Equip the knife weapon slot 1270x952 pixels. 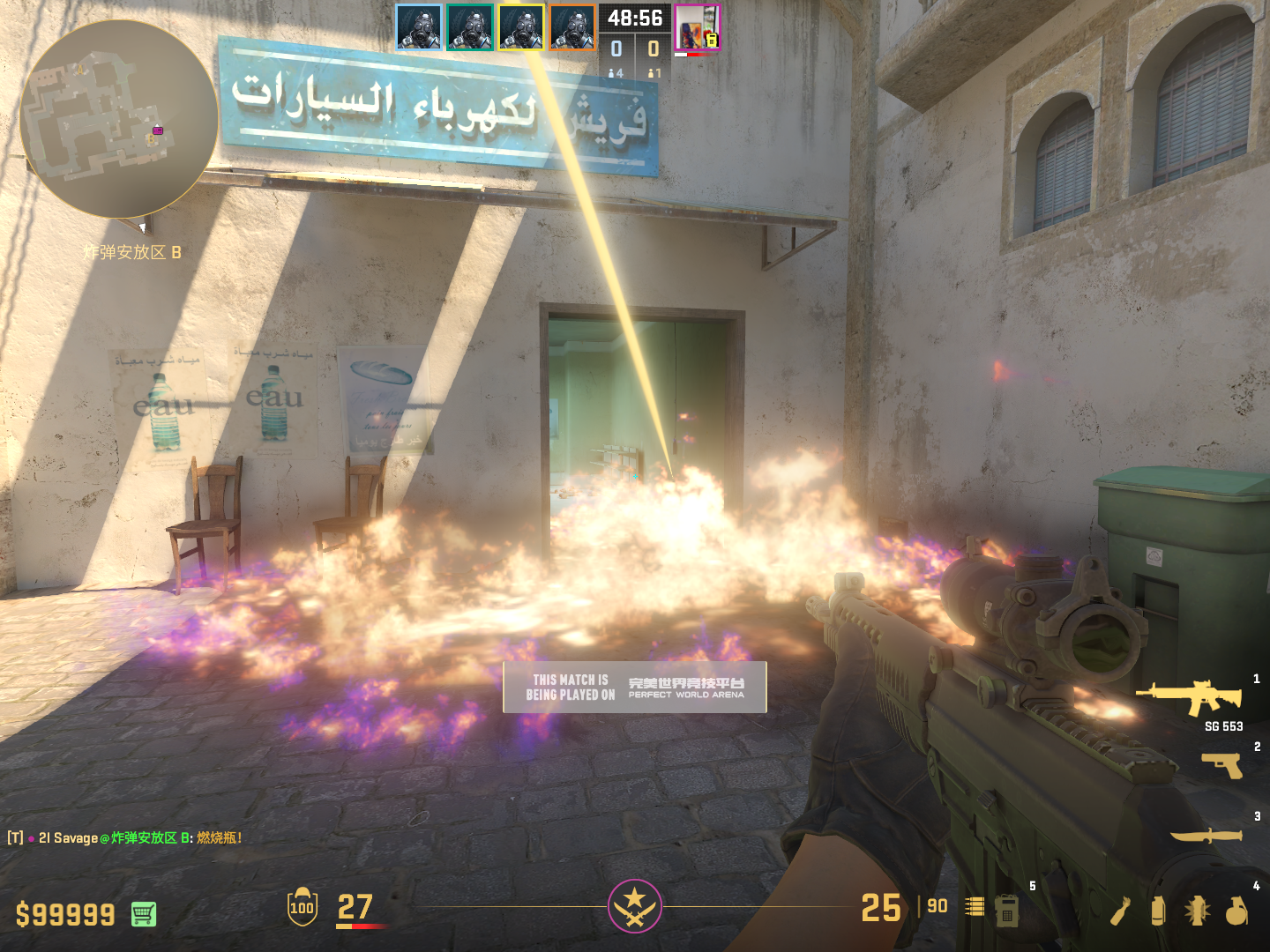click(1206, 835)
